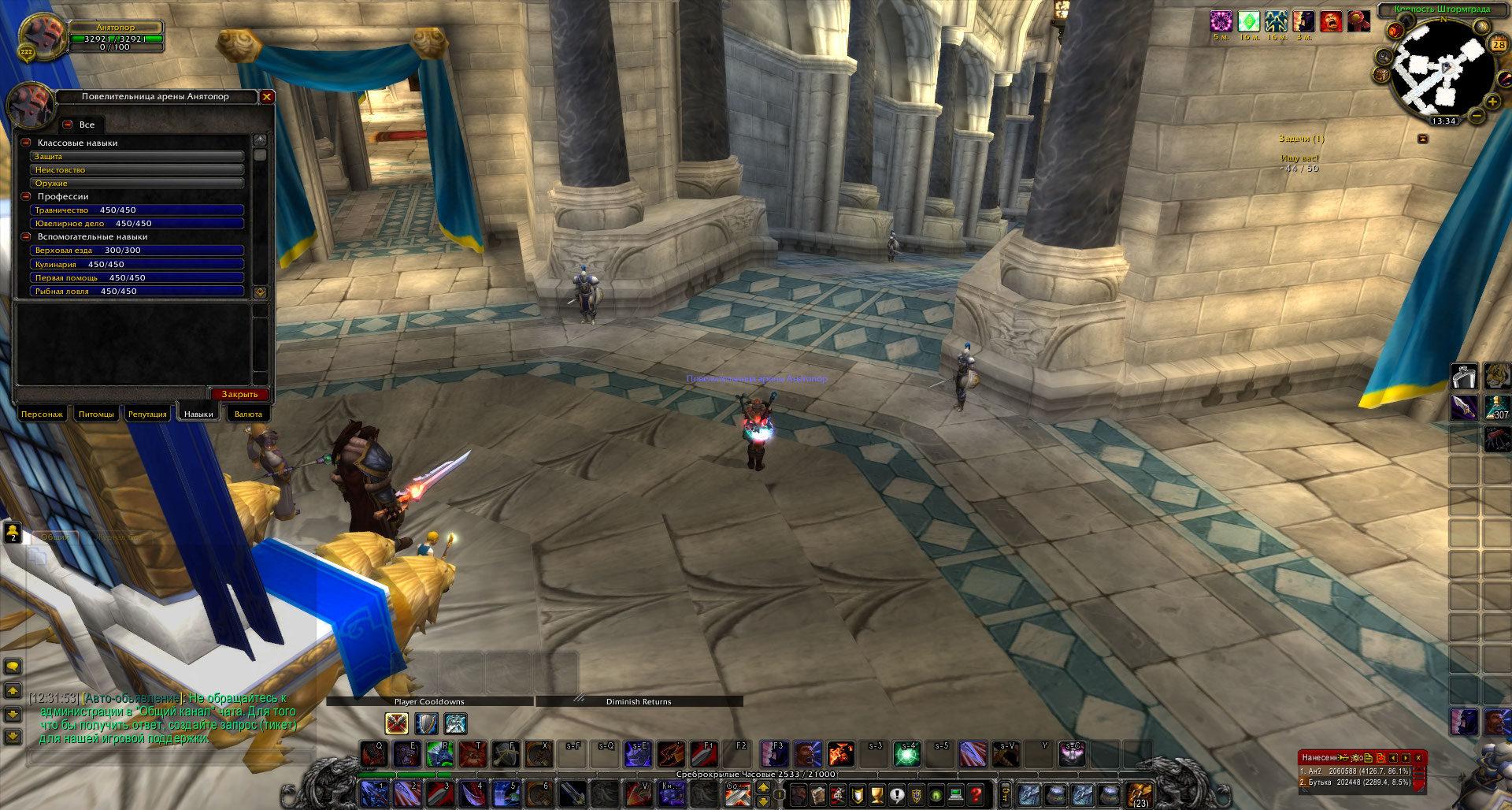1512x810 pixels.
Task: Show the Репутация tab
Action: (147, 414)
